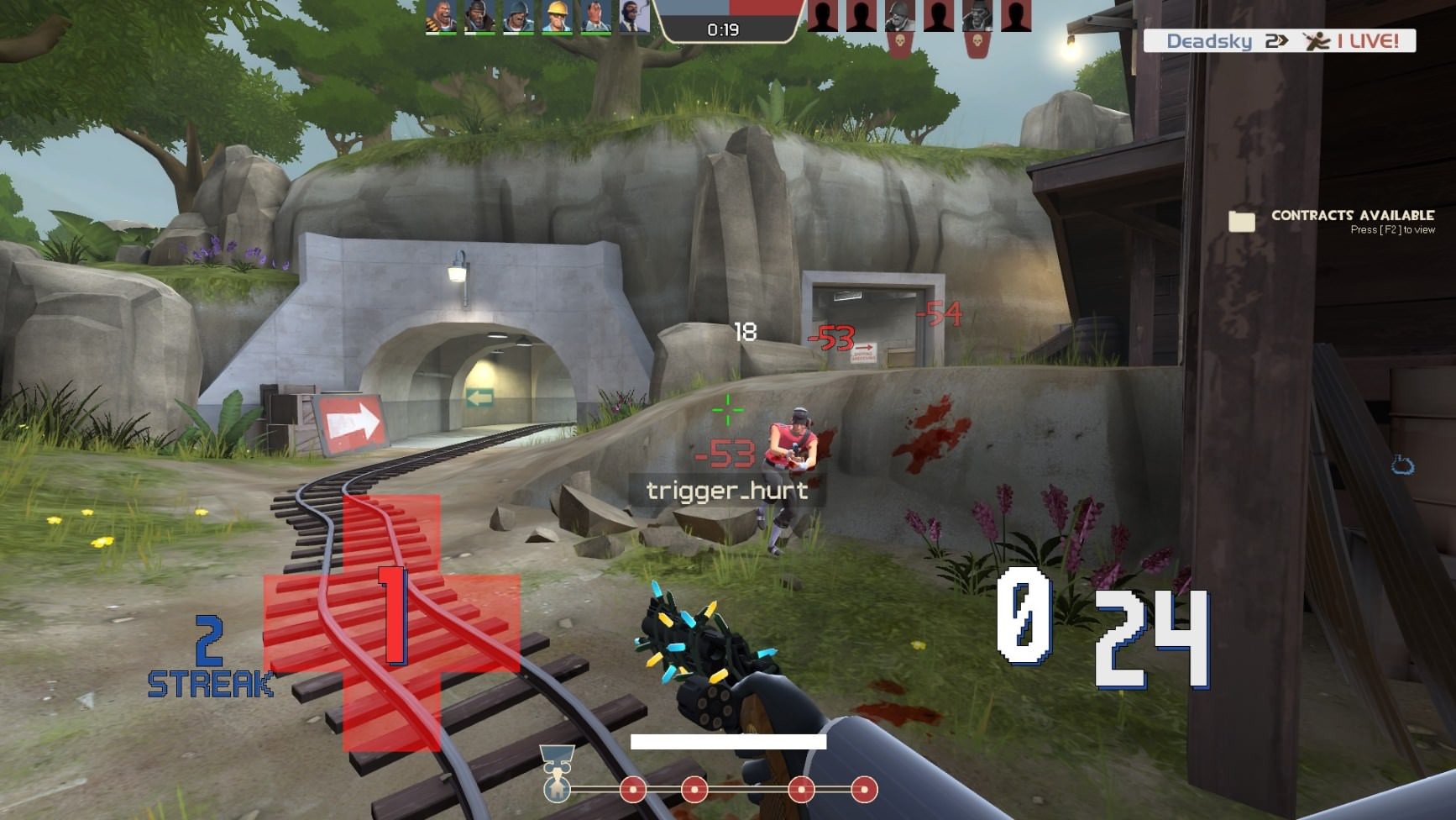This screenshot has height=820, width=1456.
Task: Click the monkey-masked Spy portrait
Action: coord(634,14)
